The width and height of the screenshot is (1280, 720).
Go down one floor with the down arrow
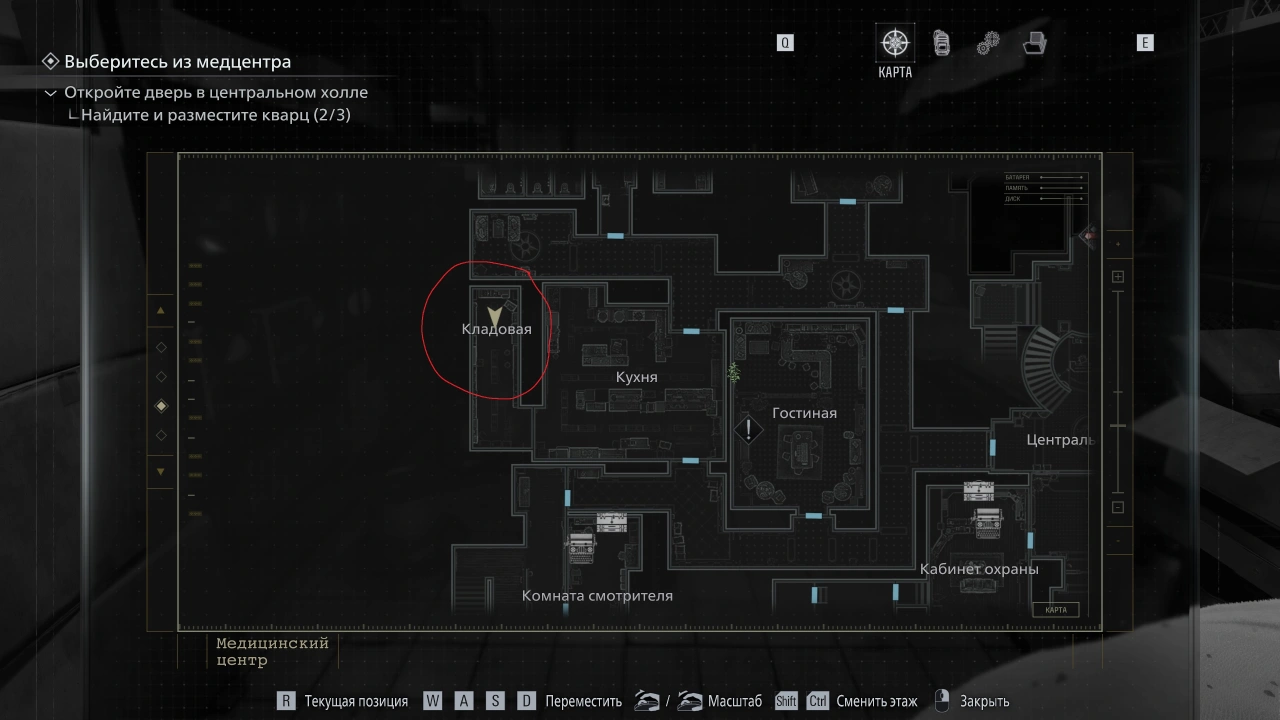click(x=161, y=471)
